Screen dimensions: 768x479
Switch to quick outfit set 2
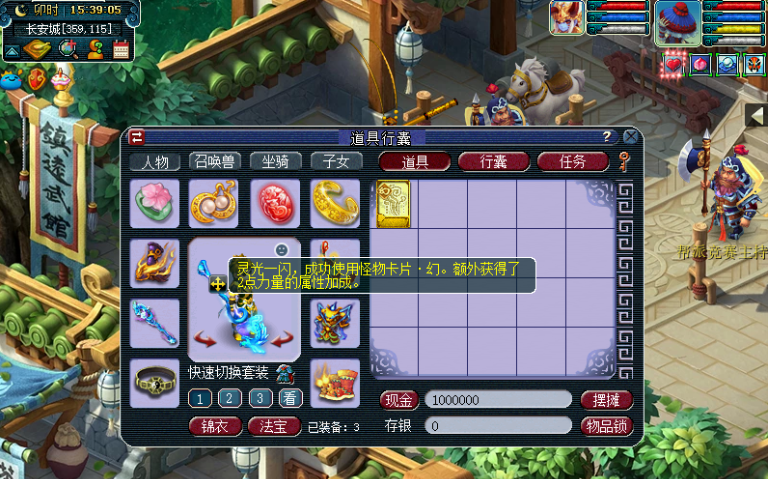(x=231, y=398)
